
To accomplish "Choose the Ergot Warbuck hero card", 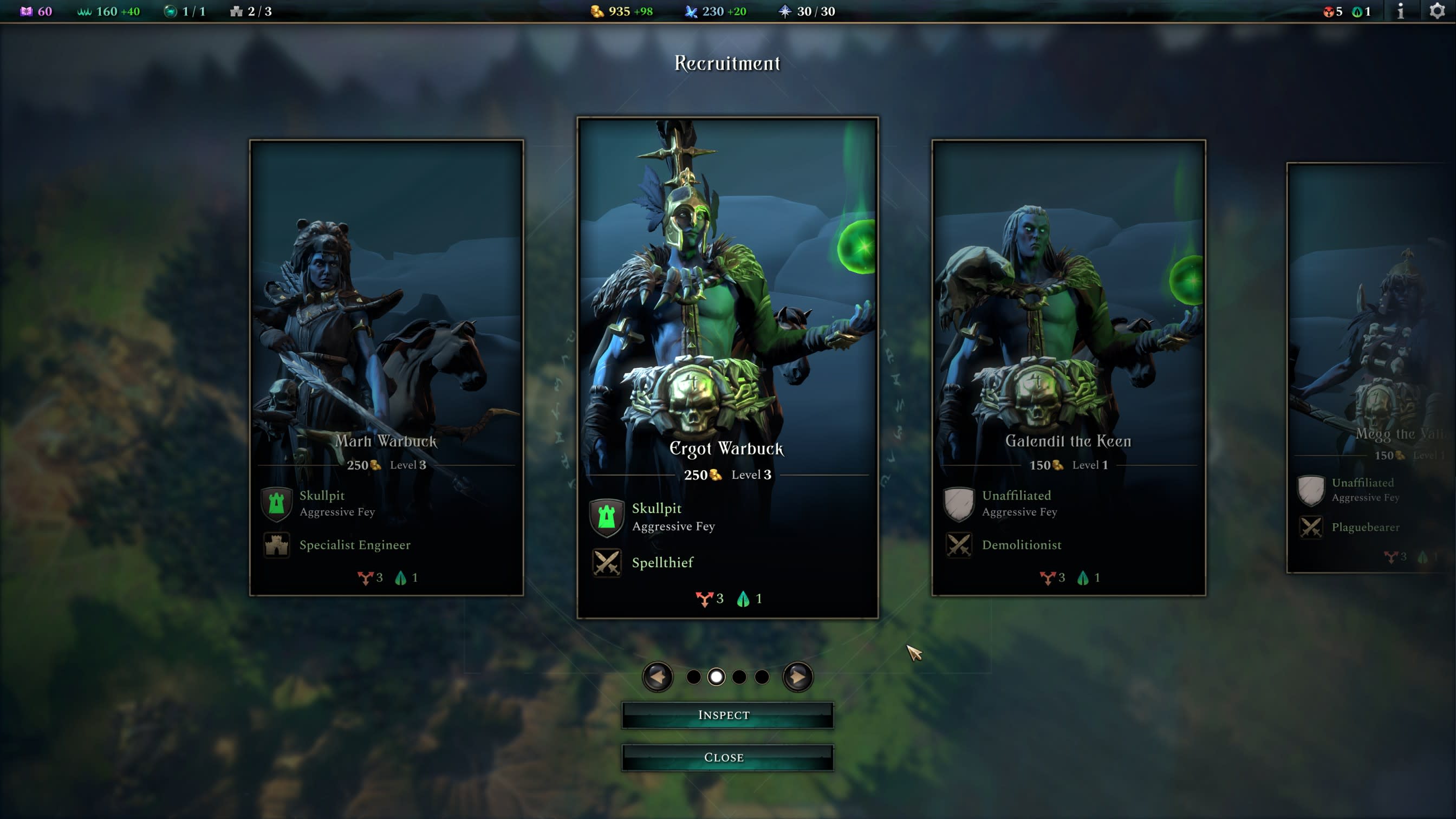I will click(727, 367).
